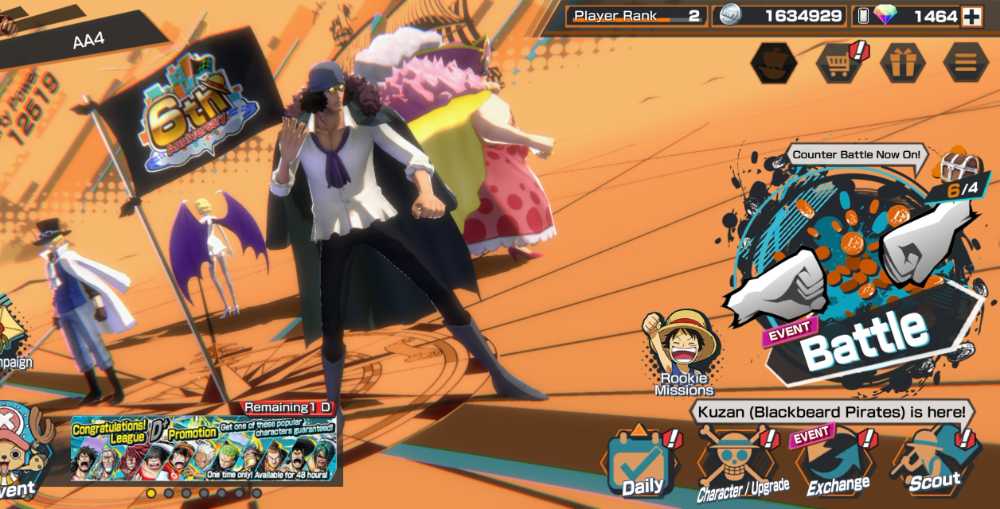Open the hamburger main menu
Viewport: 1000px width, 509px height.
(966, 63)
